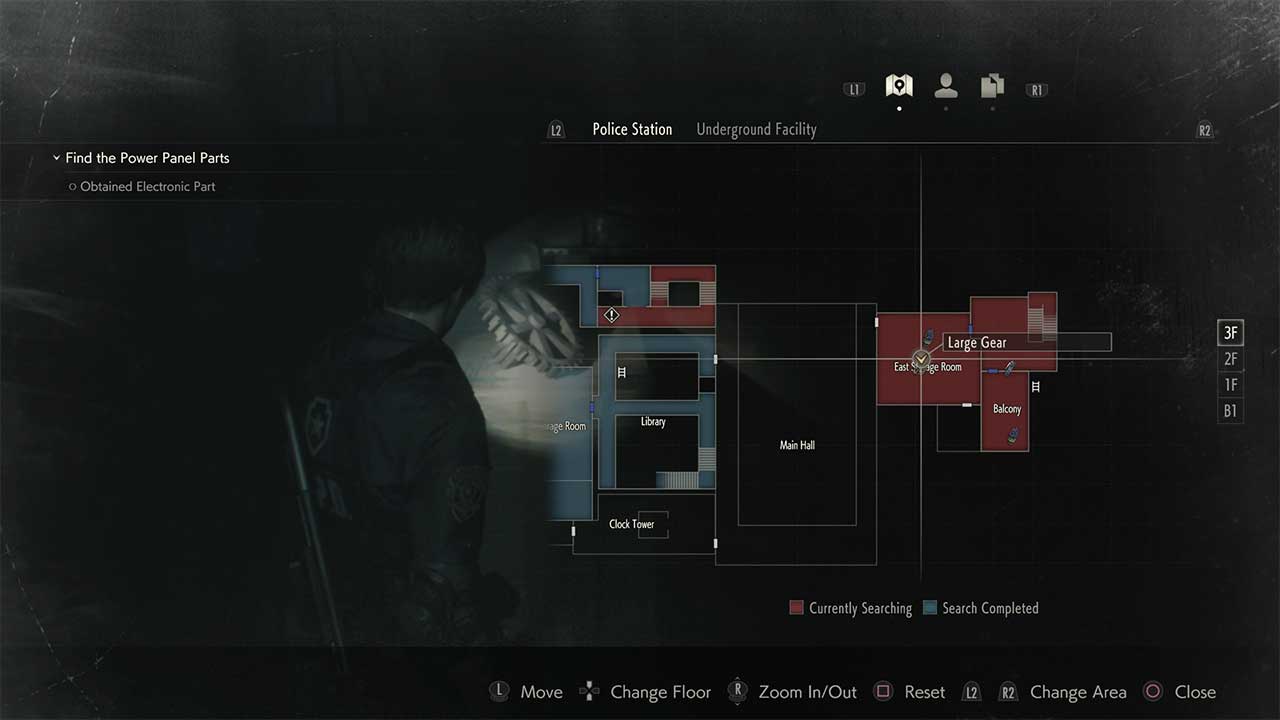Click the player position marker in East Storage Room
This screenshot has height=720, width=1280.
[x=920, y=358]
